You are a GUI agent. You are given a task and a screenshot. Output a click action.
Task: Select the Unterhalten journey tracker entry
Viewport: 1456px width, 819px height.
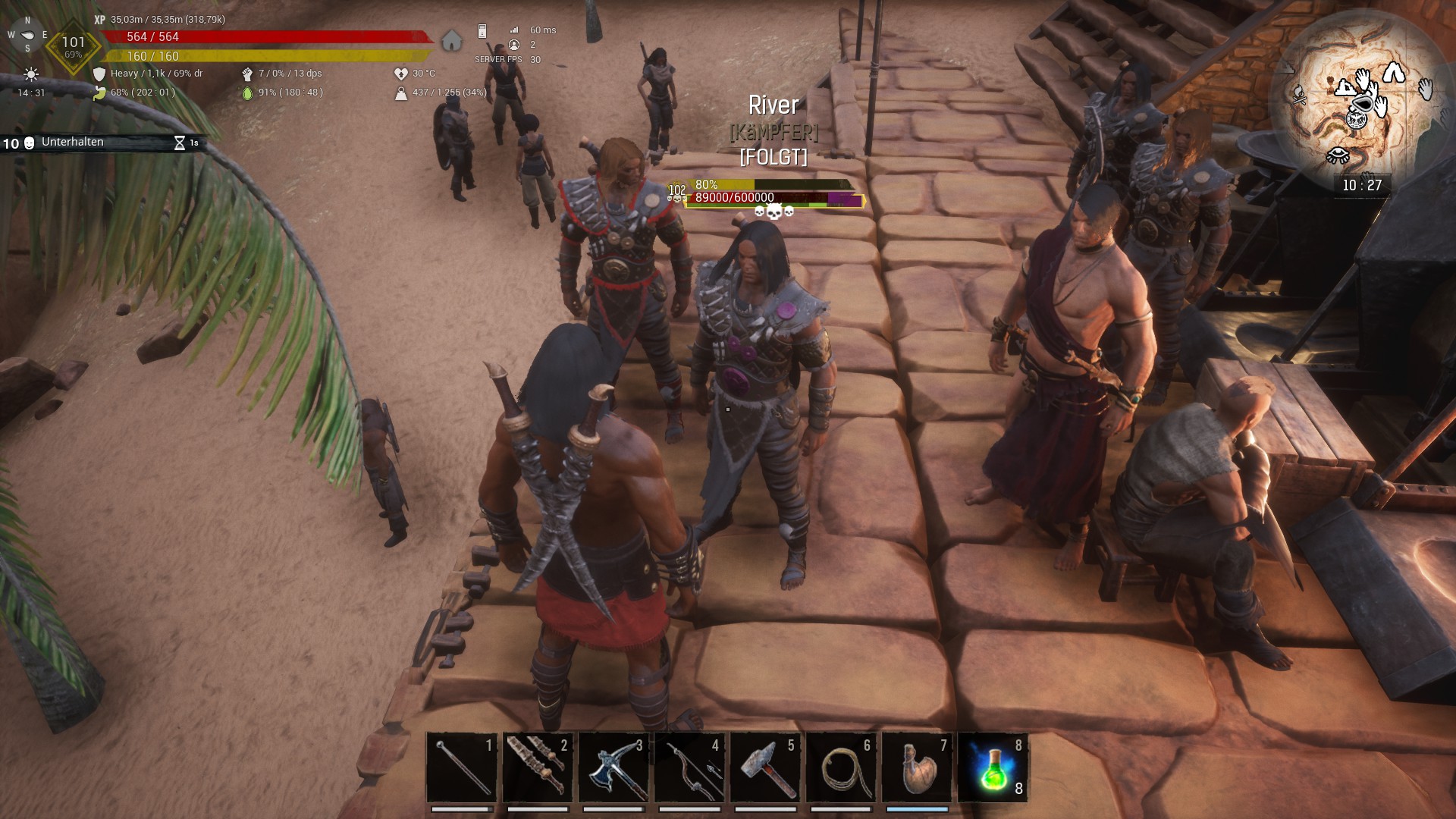(x=73, y=142)
